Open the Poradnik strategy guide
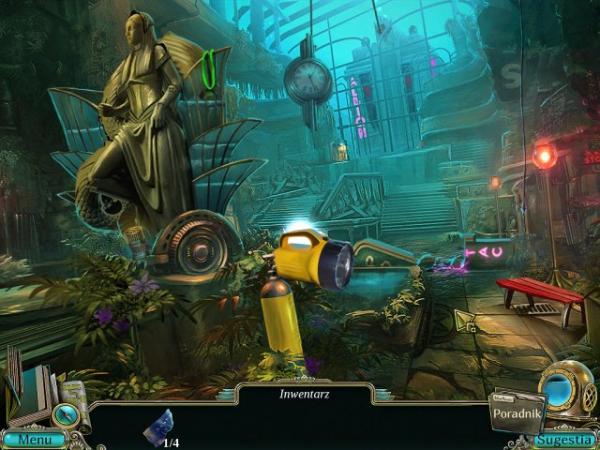This screenshot has height=450, width=600. (515, 413)
